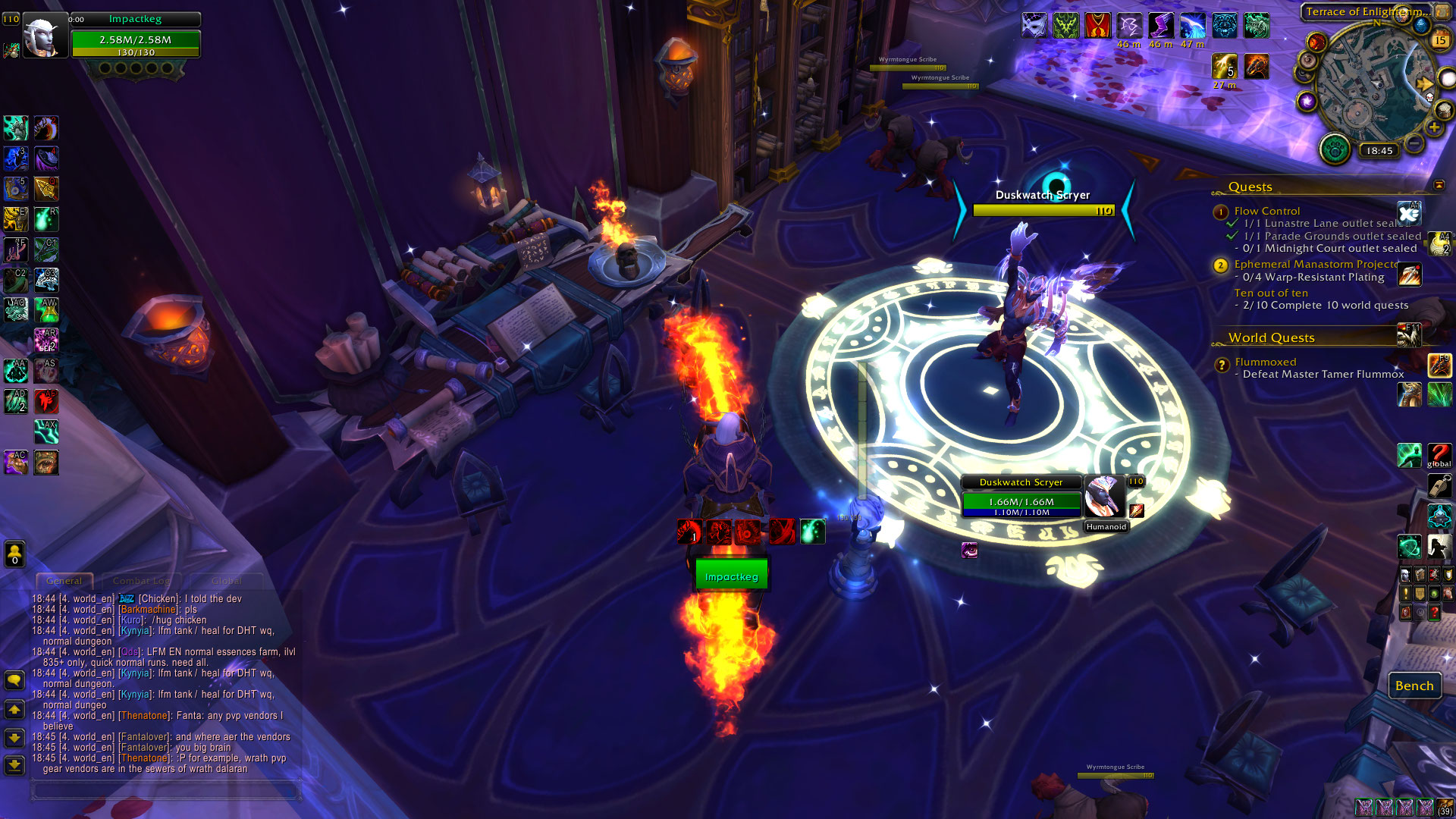
Task: Open the calendar showing day 15
Action: (1440, 39)
